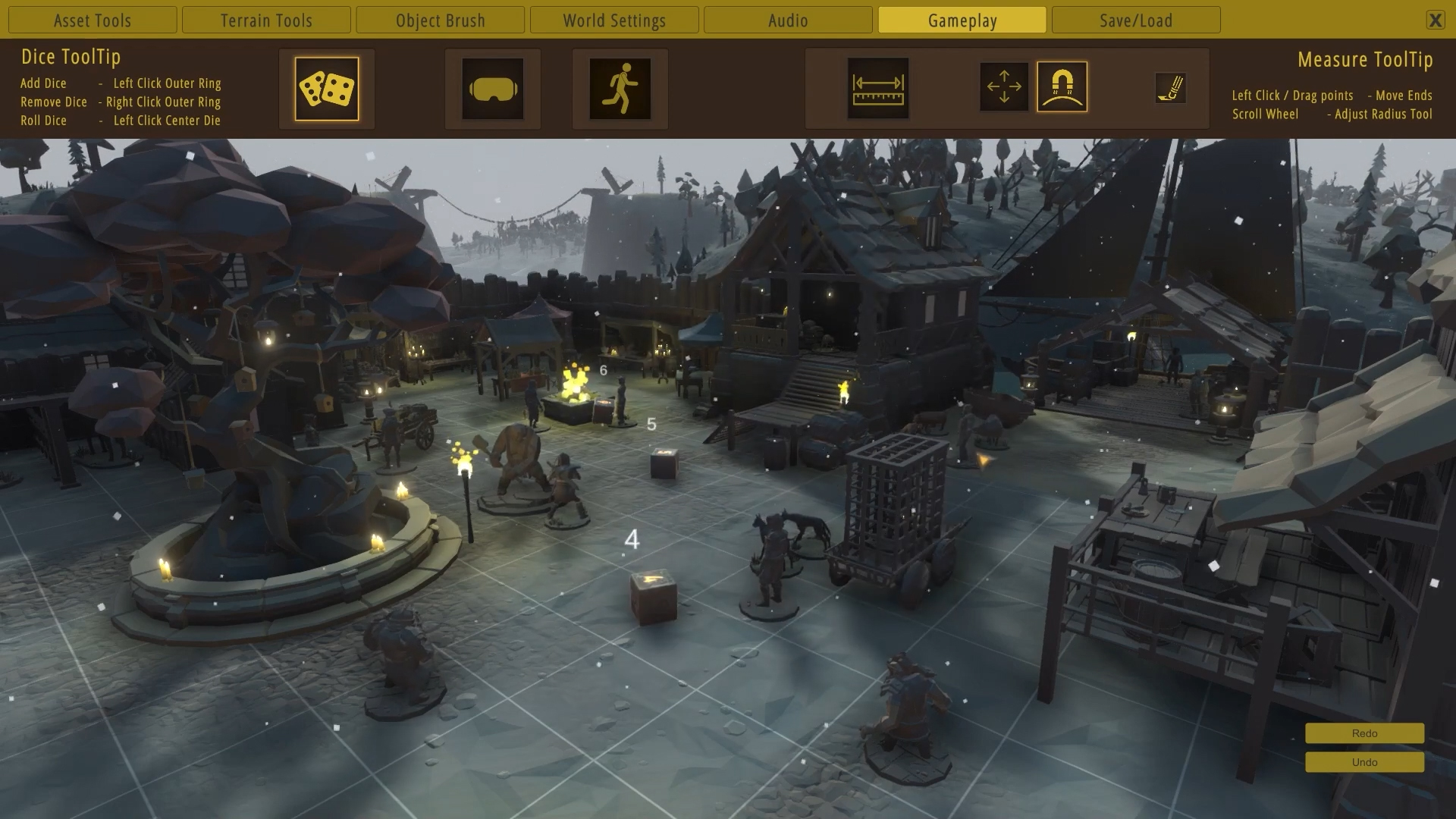
Task: Click the Gameplay tab
Action: pos(962,20)
